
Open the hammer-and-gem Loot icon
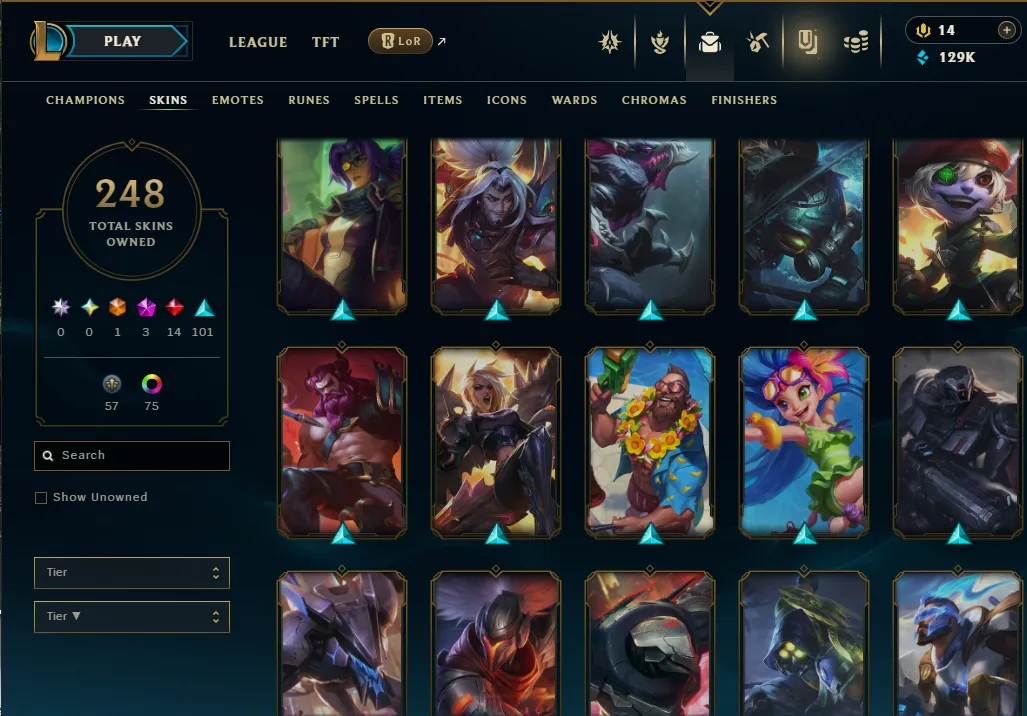757,42
